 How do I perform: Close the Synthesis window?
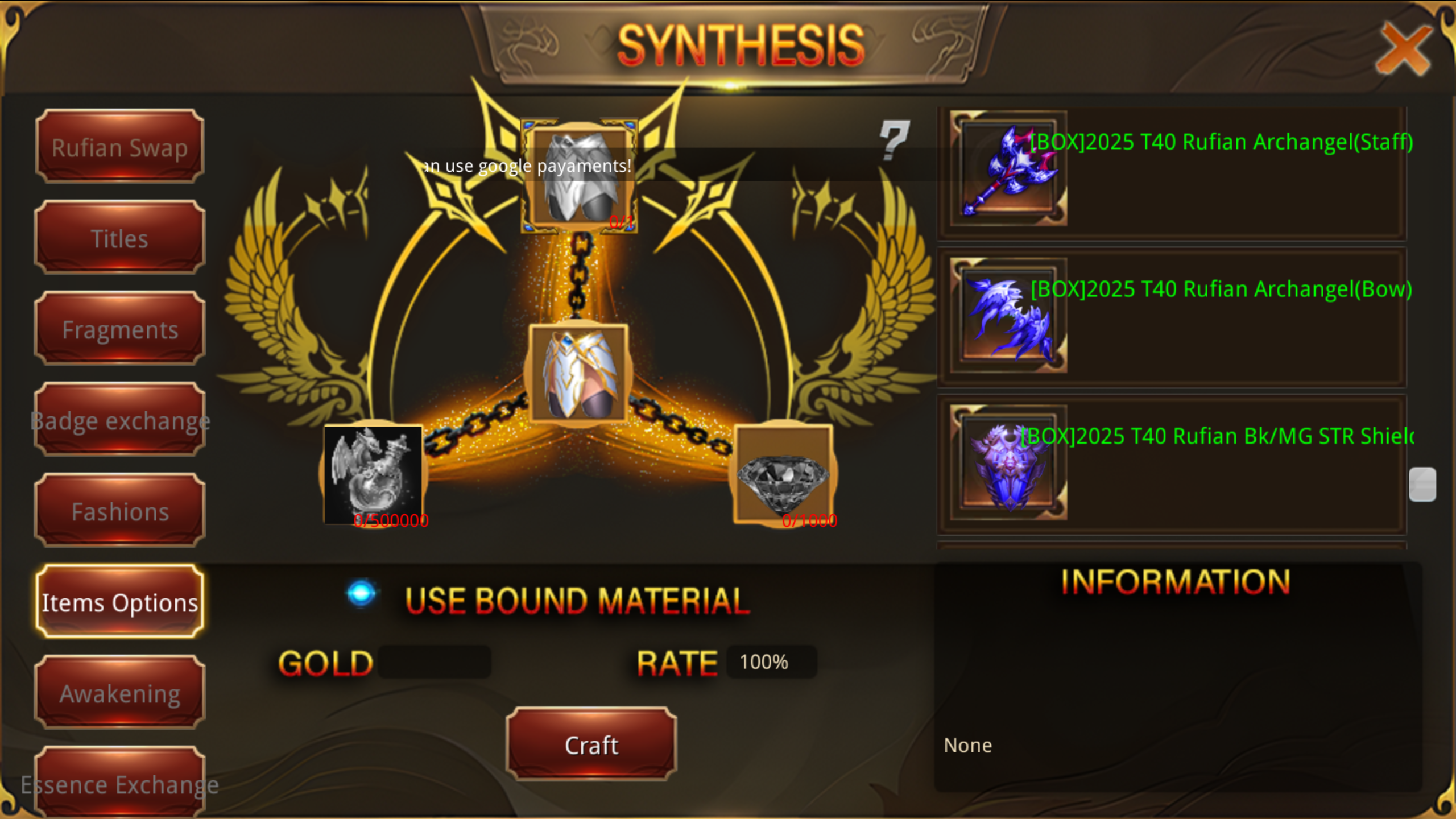pos(1403,49)
